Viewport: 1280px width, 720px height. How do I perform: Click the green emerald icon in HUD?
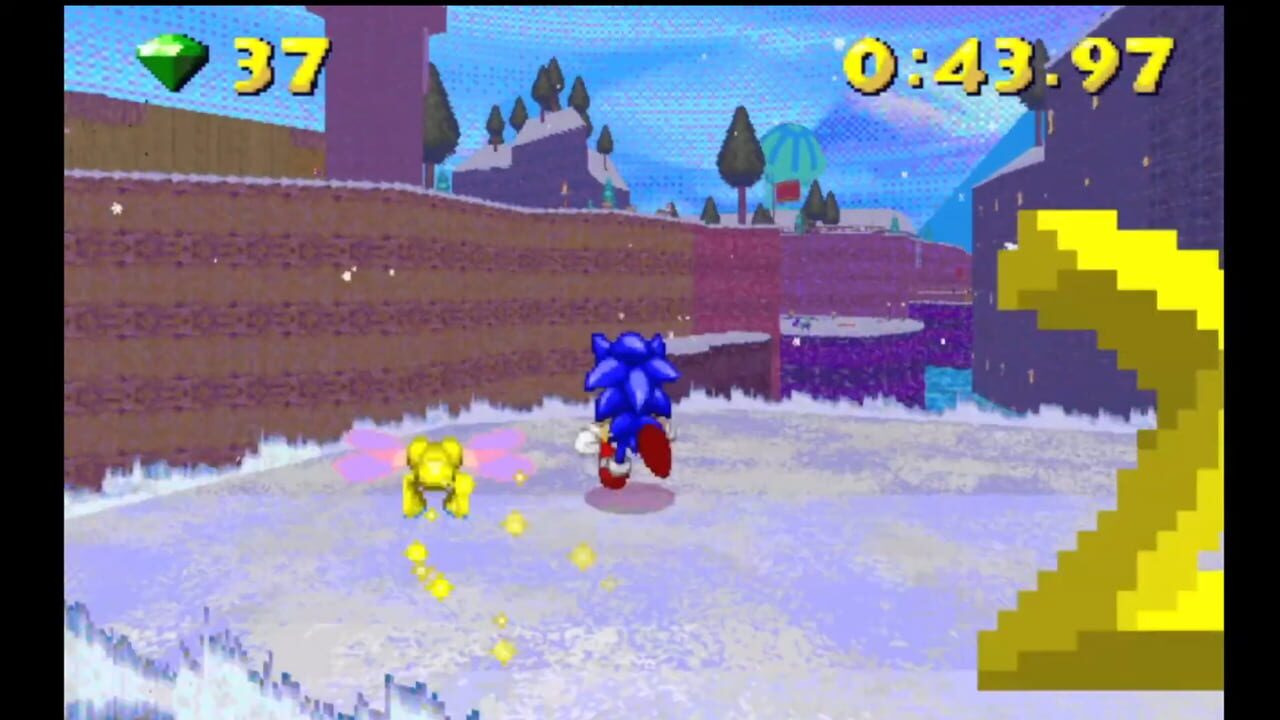[x=173, y=63]
